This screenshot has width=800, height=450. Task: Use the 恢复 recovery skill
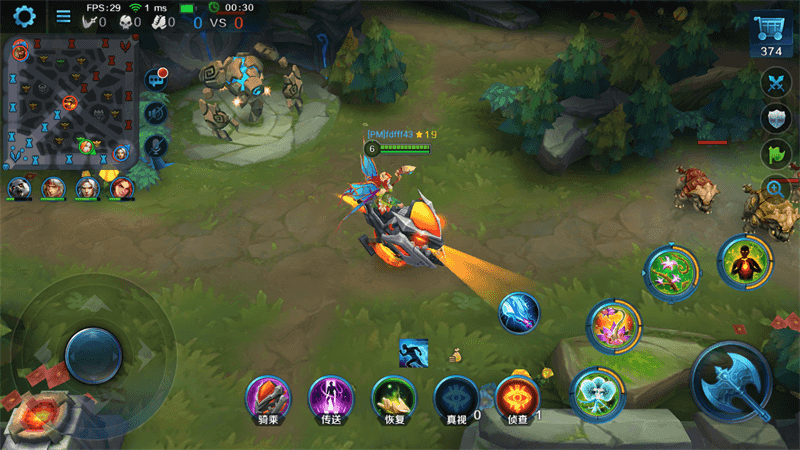click(393, 397)
